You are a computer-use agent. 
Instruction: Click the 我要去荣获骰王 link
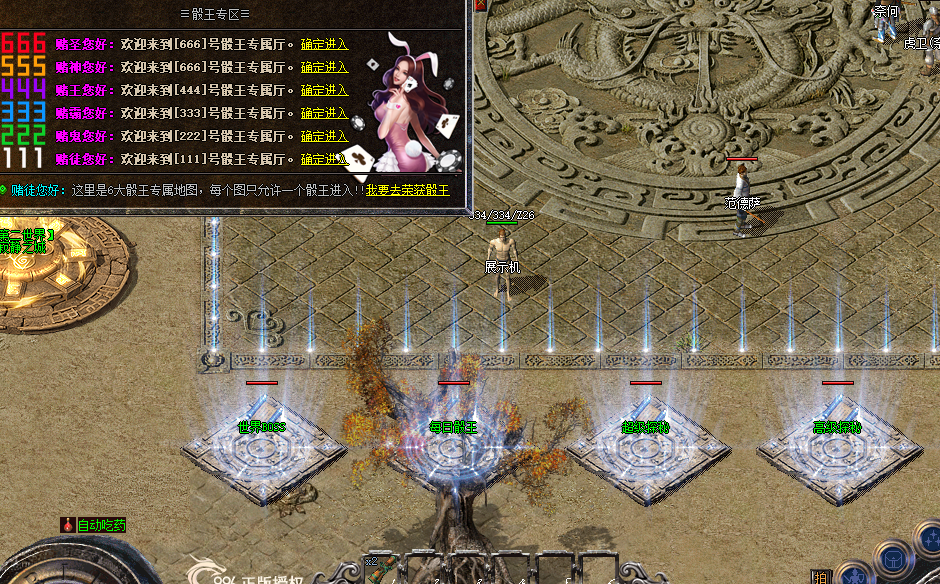click(x=407, y=189)
